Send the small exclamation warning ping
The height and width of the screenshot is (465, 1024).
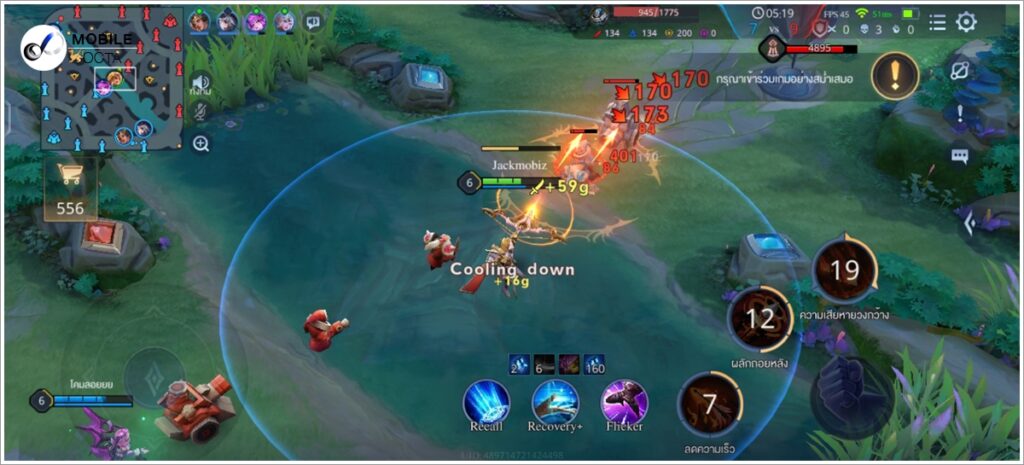point(960,113)
